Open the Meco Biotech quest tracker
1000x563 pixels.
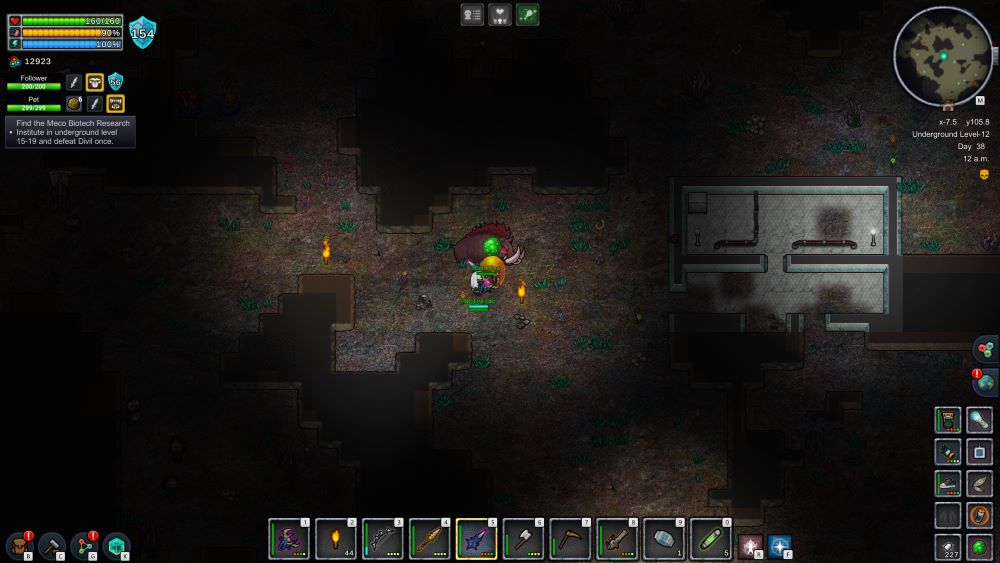click(x=72, y=133)
